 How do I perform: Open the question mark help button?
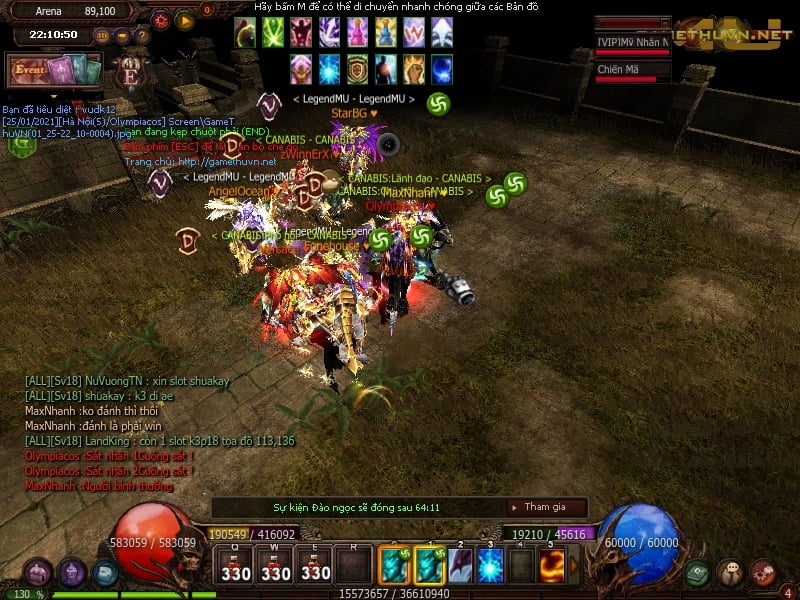coord(142,35)
